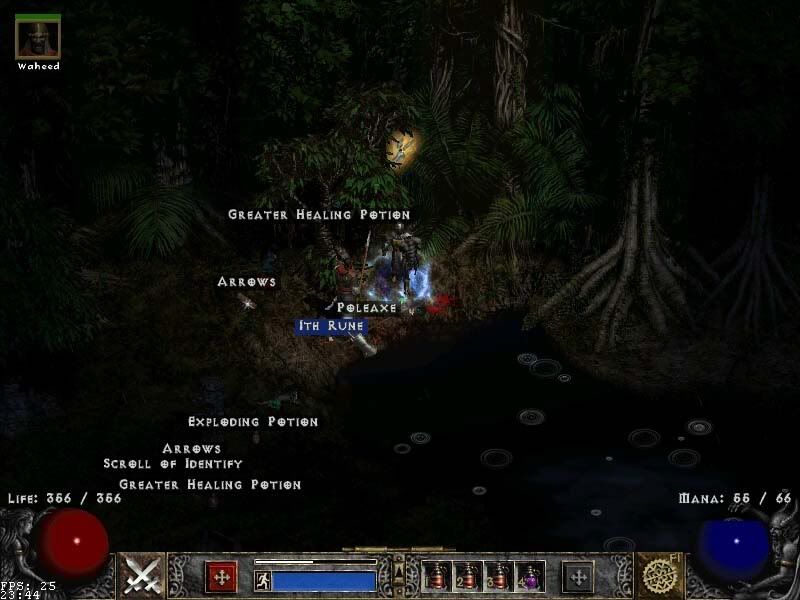Screen dimensions: 800x600
Task: Pick up the Scroll of Identify label
Action: tap(172, 464)
